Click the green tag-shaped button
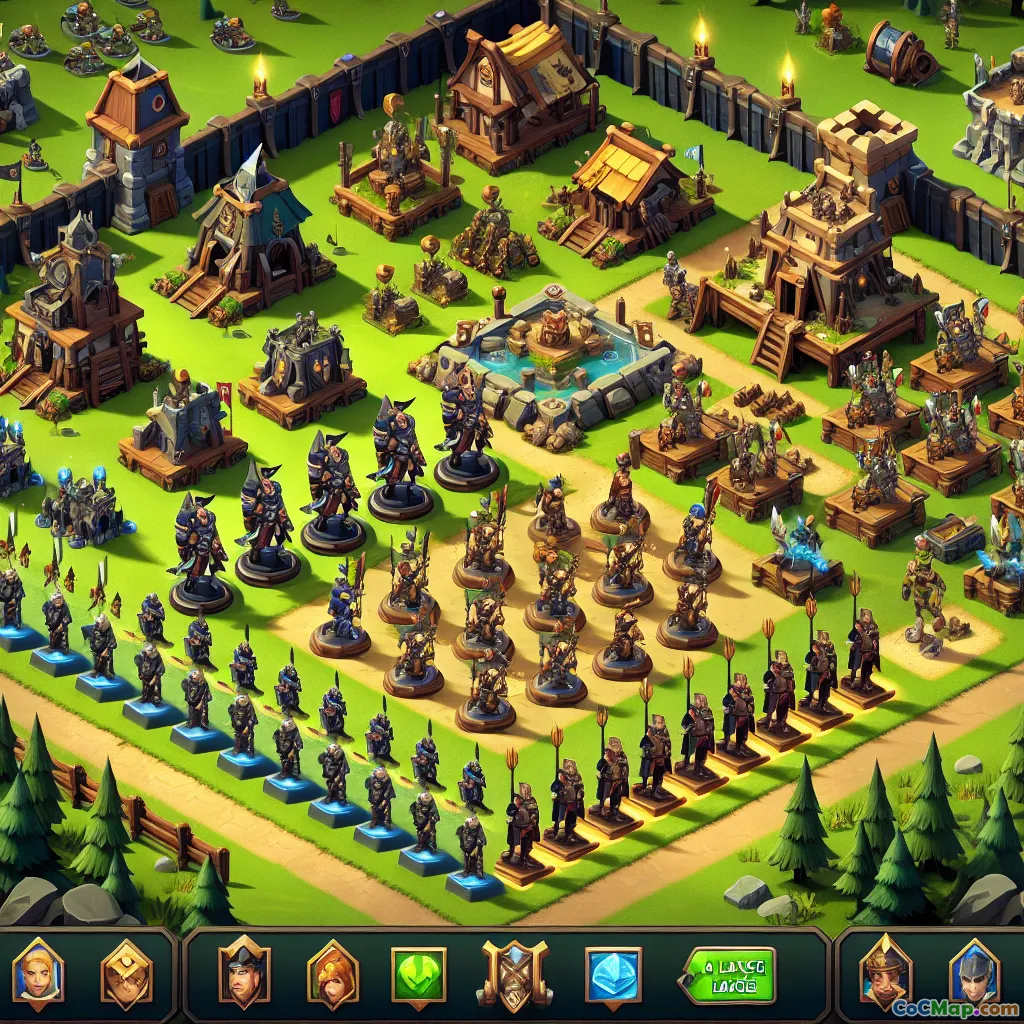 coord(728,975)
